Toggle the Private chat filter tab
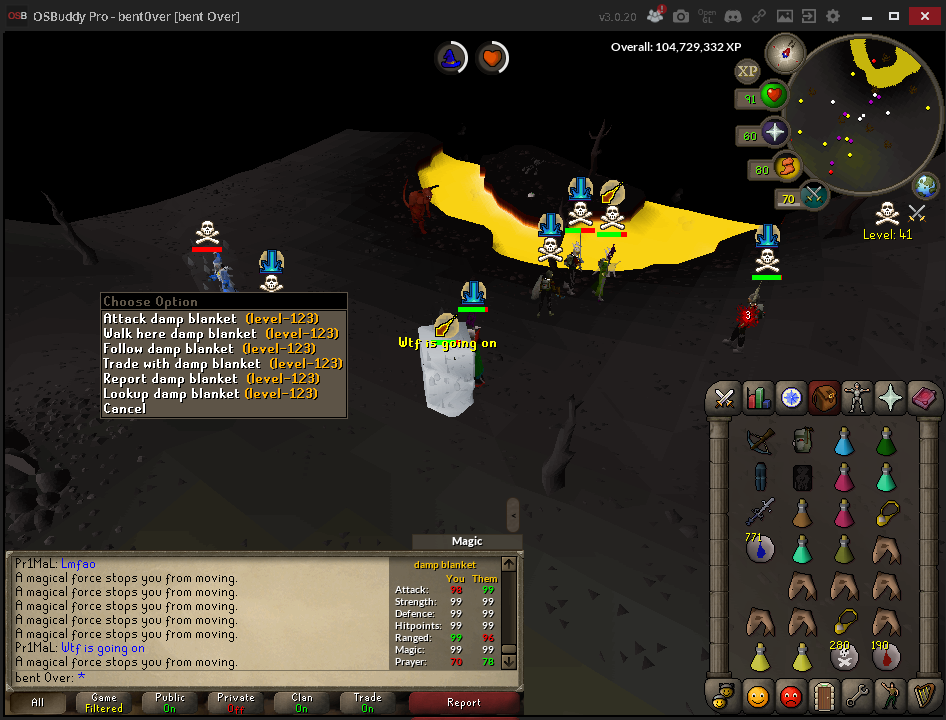This screenshot has height=720, width=946. [x=235, y=702]
